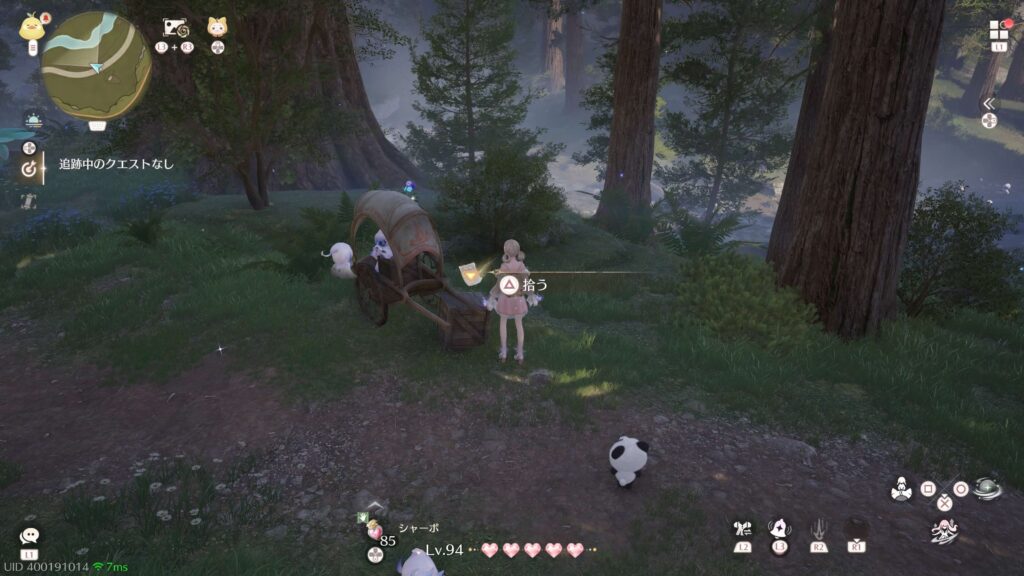1024x576 pixels.
Task: Open the yellow duck Pear-Pal menu
Action: pyautogui.click(x=32, y=27)
